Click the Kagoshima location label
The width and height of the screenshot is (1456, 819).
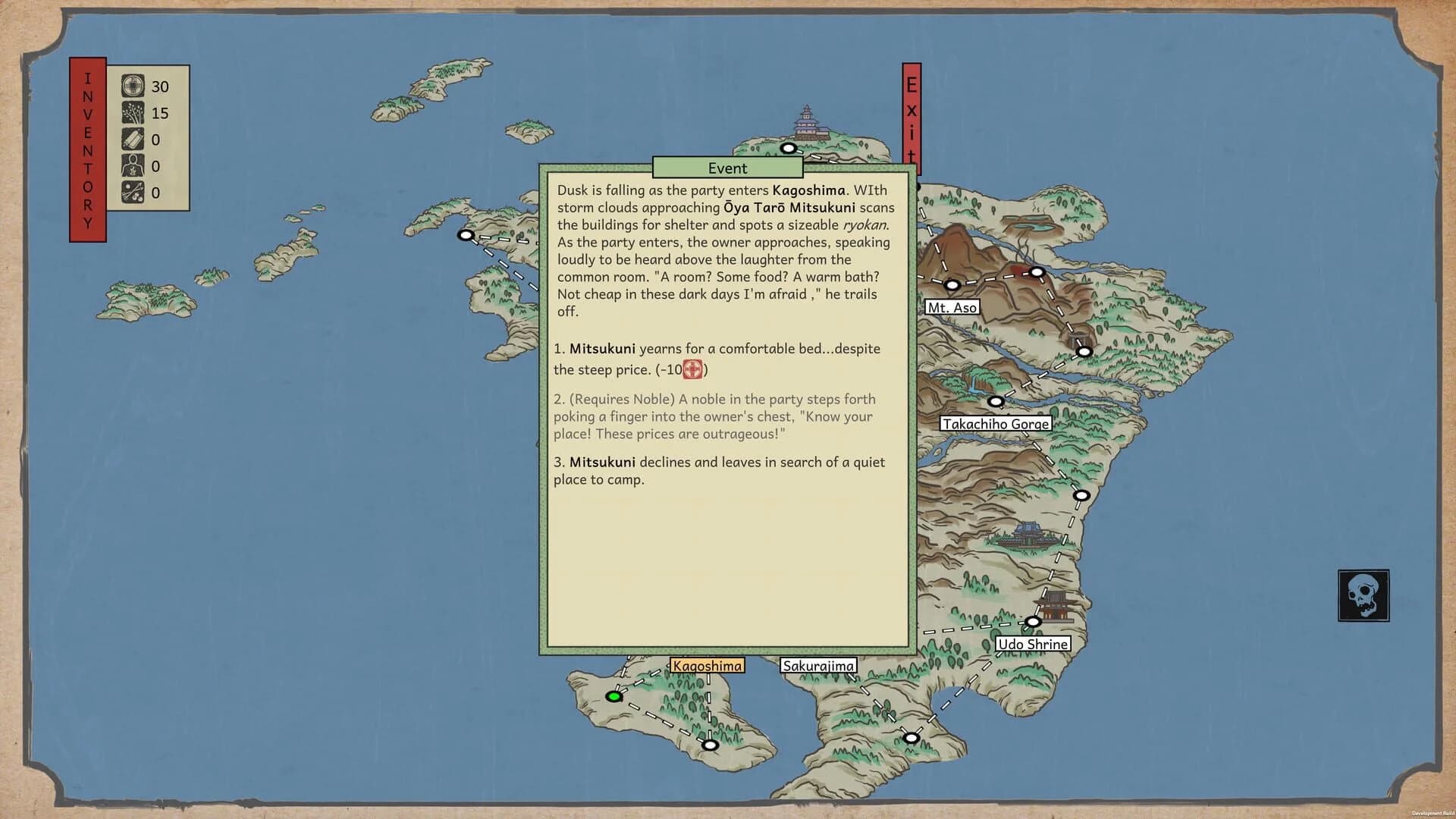(x=706, y=664)
